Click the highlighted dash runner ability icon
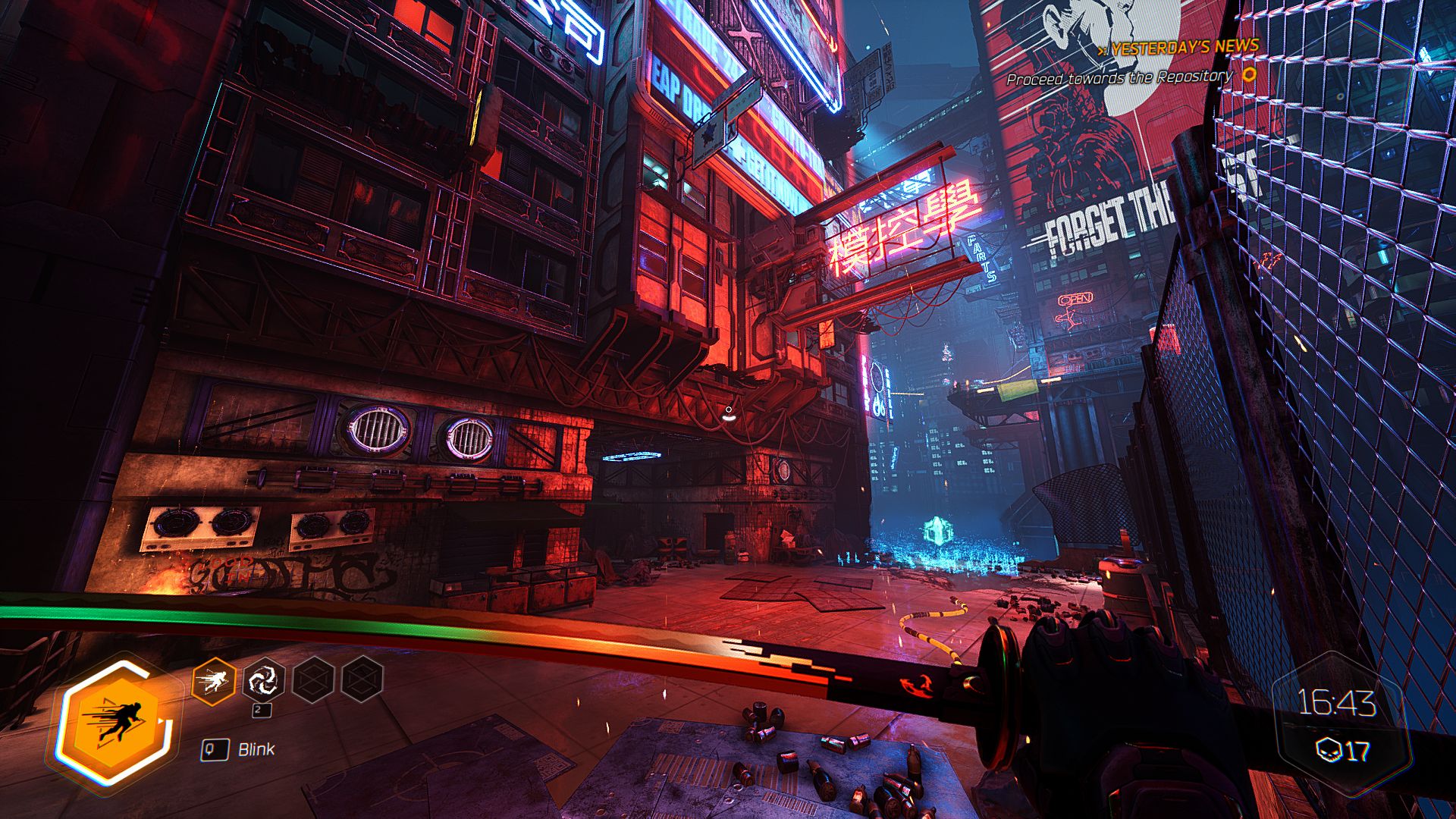The image size is (1456, 819). tap(213, 679)
